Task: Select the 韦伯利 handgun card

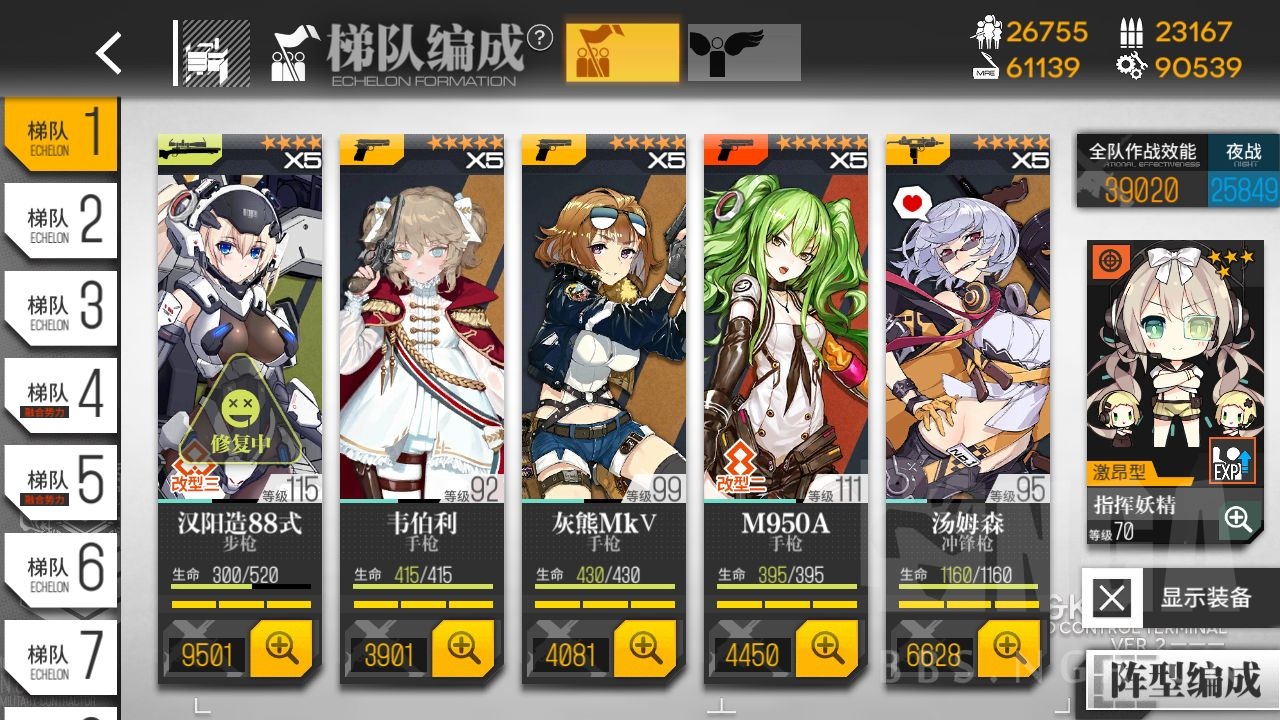Action: tap(422, 330)
